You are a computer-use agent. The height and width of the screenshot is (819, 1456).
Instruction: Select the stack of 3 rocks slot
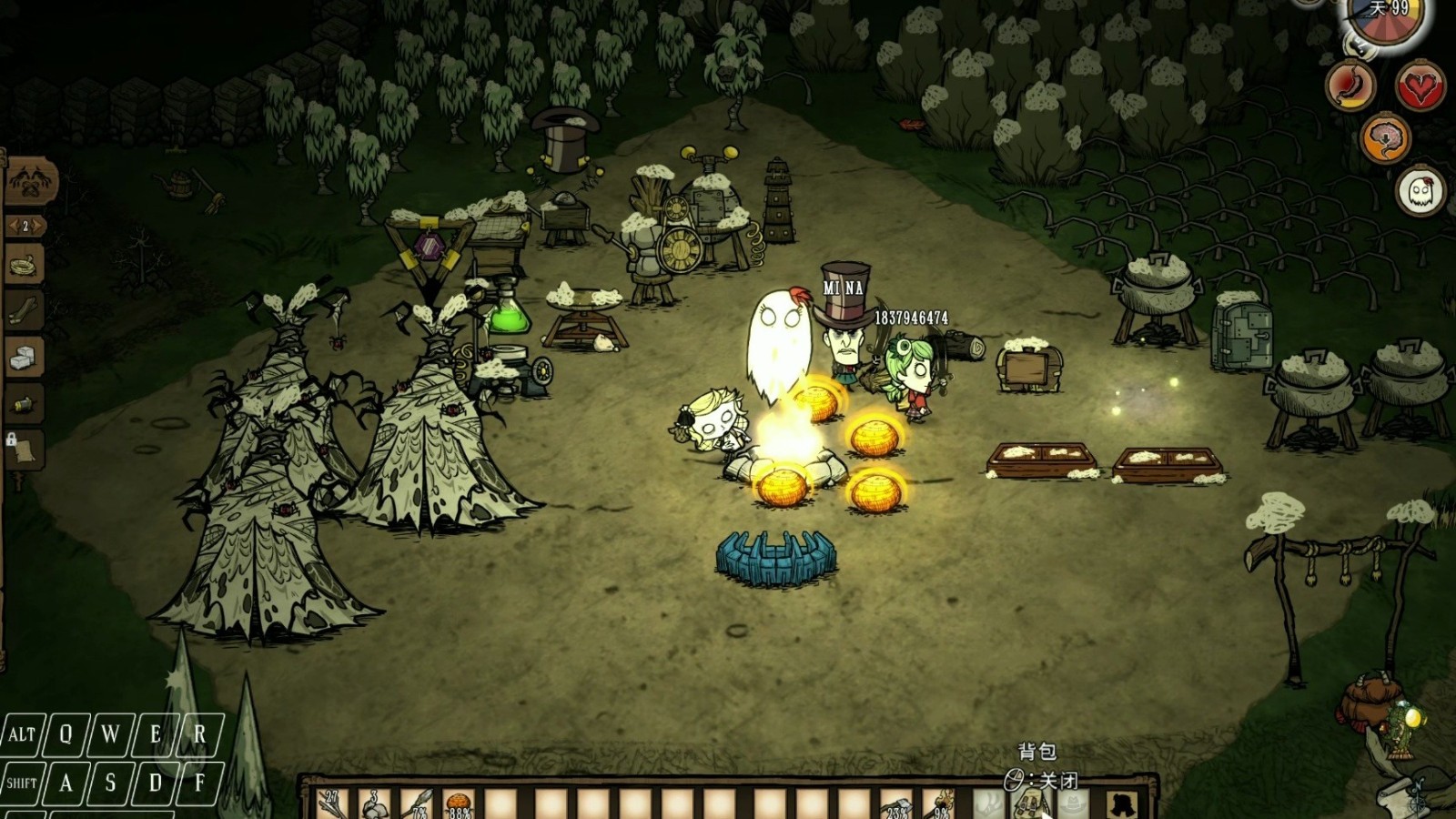click(373, 804)
